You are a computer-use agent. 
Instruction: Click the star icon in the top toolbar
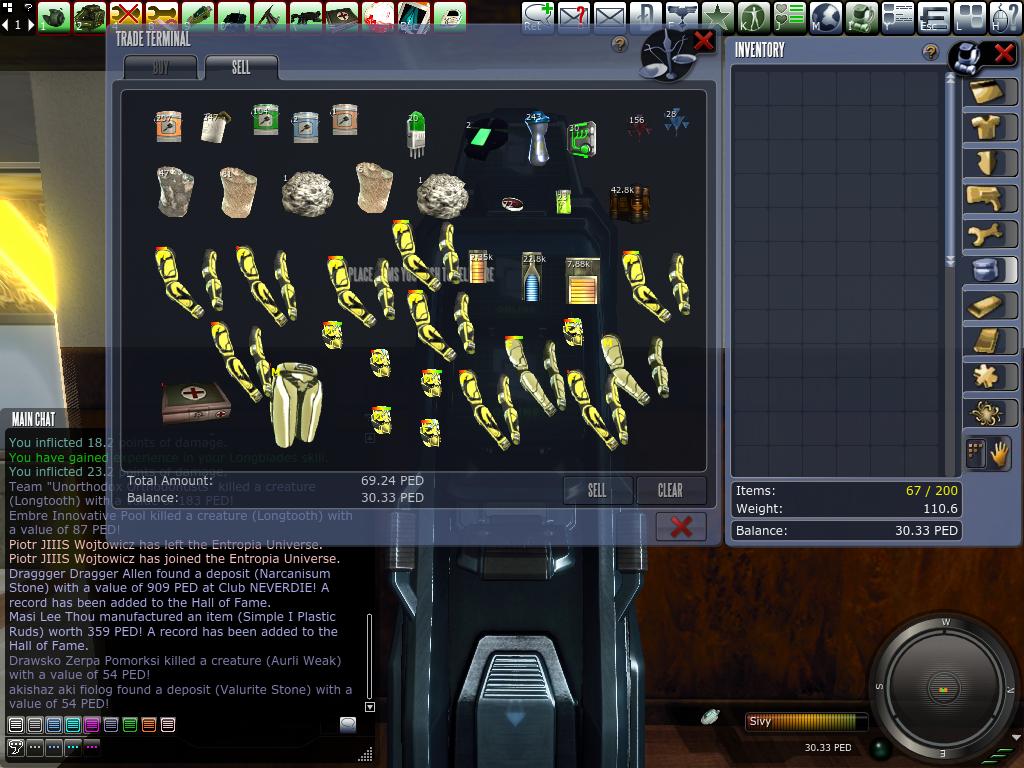717,16
